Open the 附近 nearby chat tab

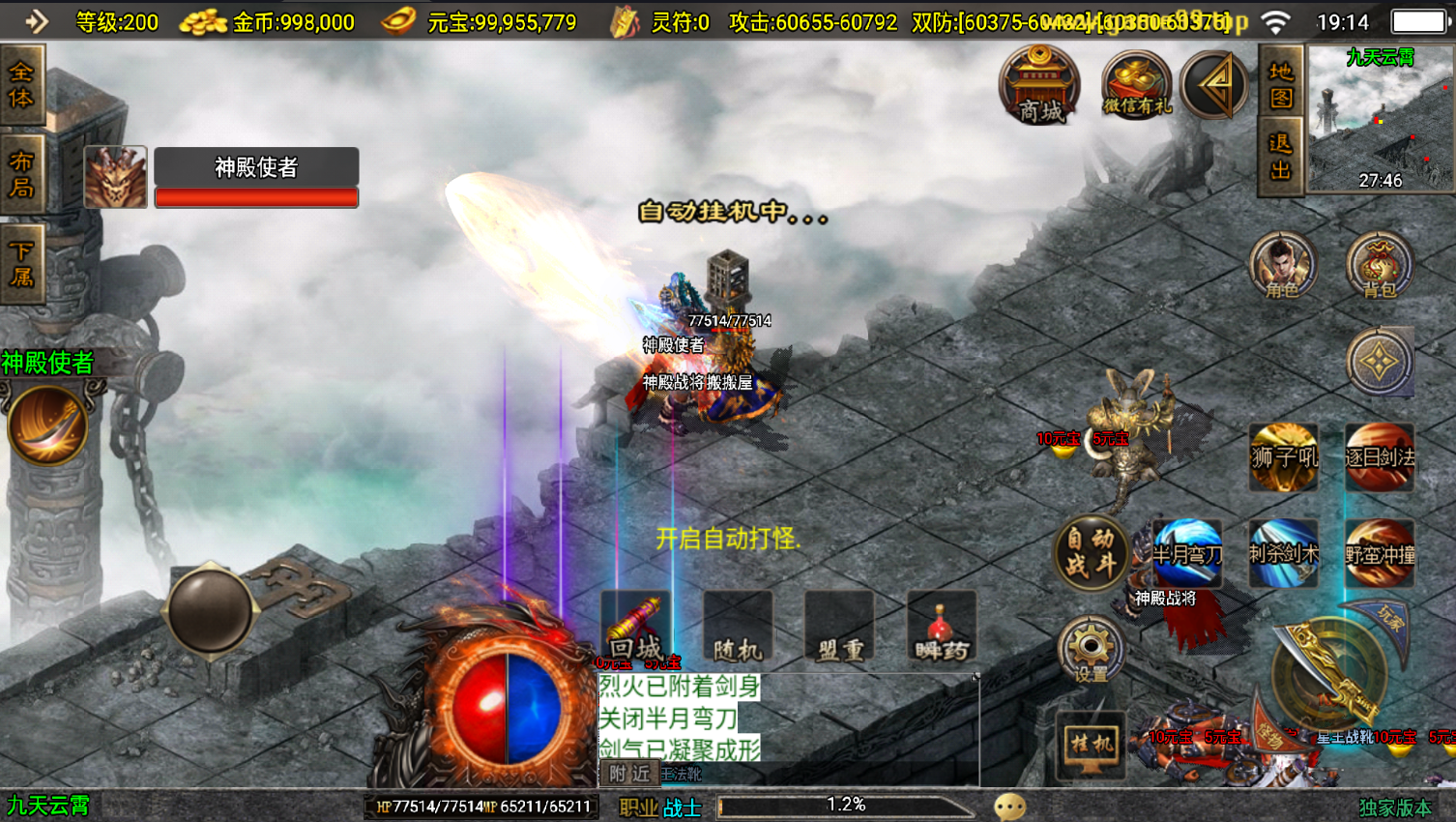[629, 774]
